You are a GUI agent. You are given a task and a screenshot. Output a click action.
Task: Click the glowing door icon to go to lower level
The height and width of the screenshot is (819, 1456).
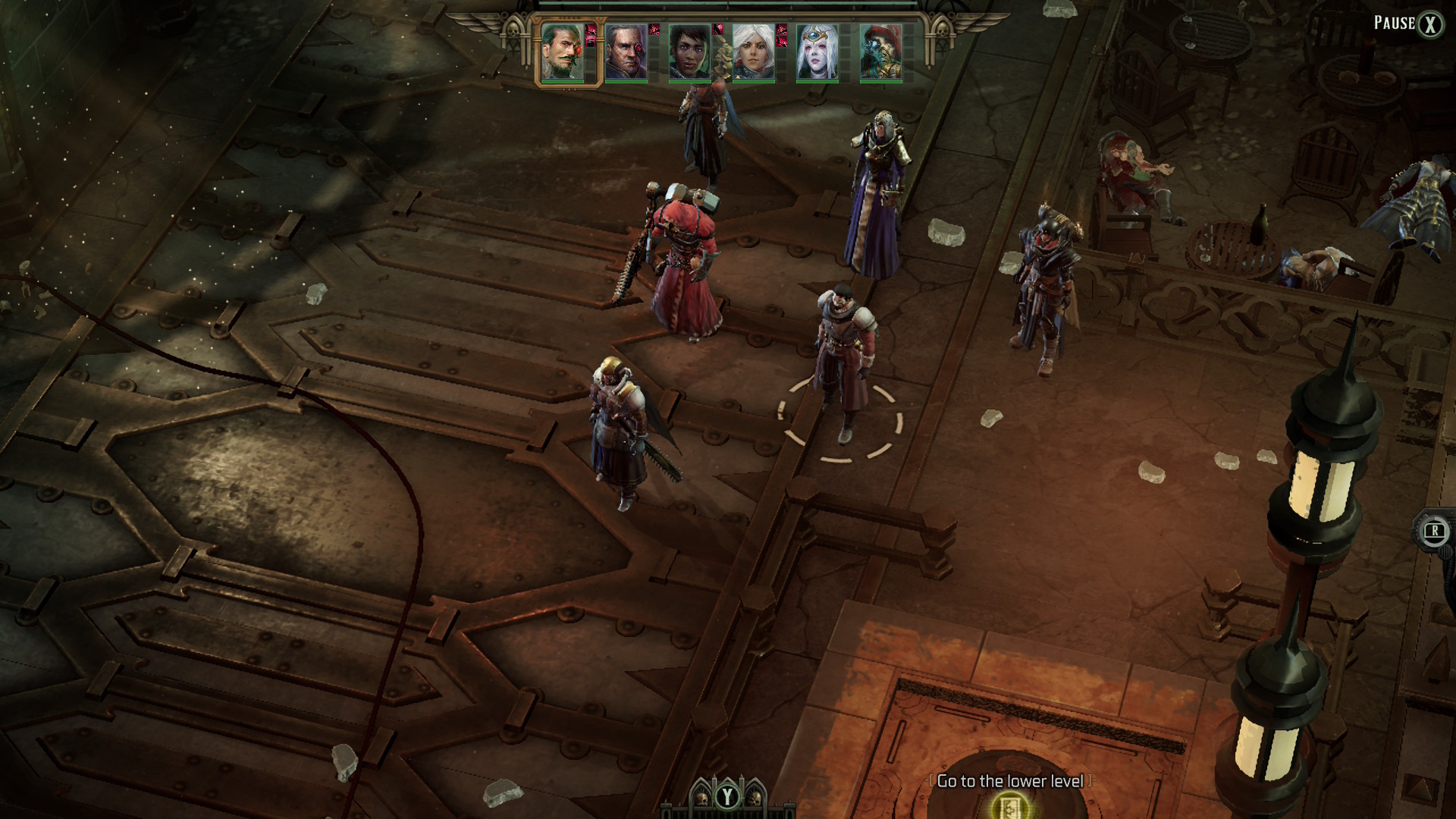pos(1009,806)
